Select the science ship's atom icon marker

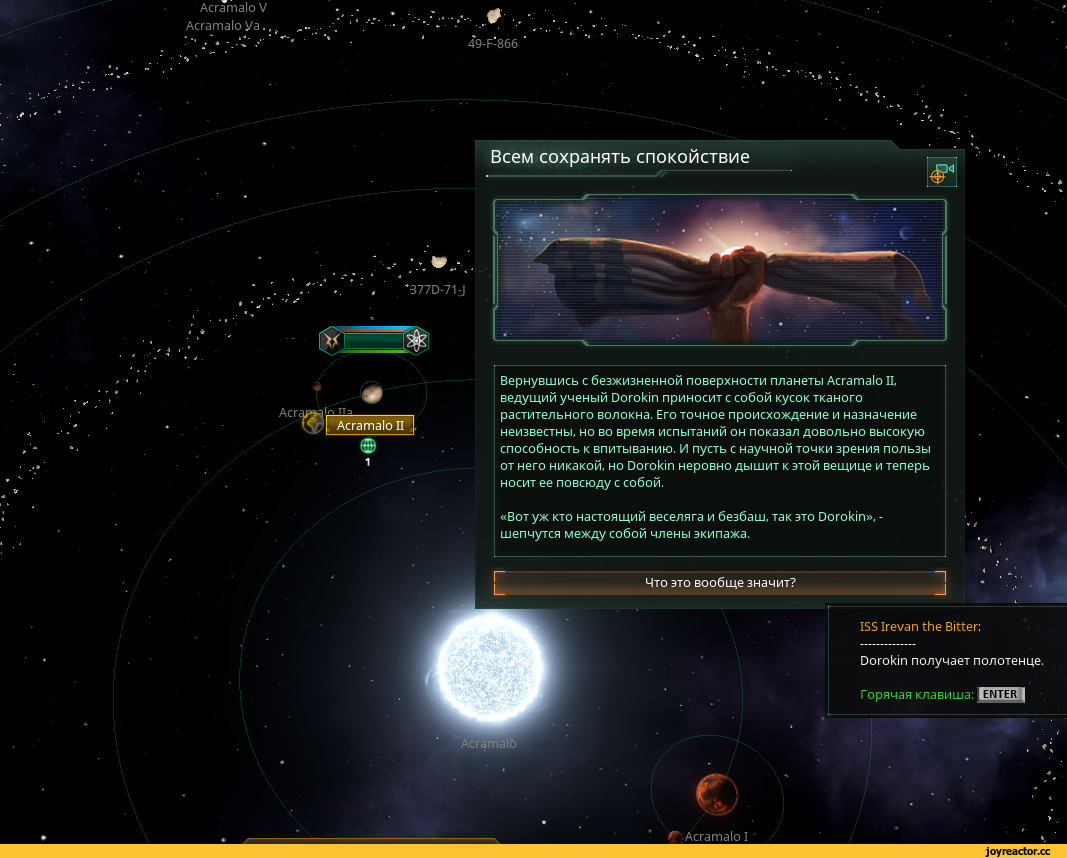[416, 341]
